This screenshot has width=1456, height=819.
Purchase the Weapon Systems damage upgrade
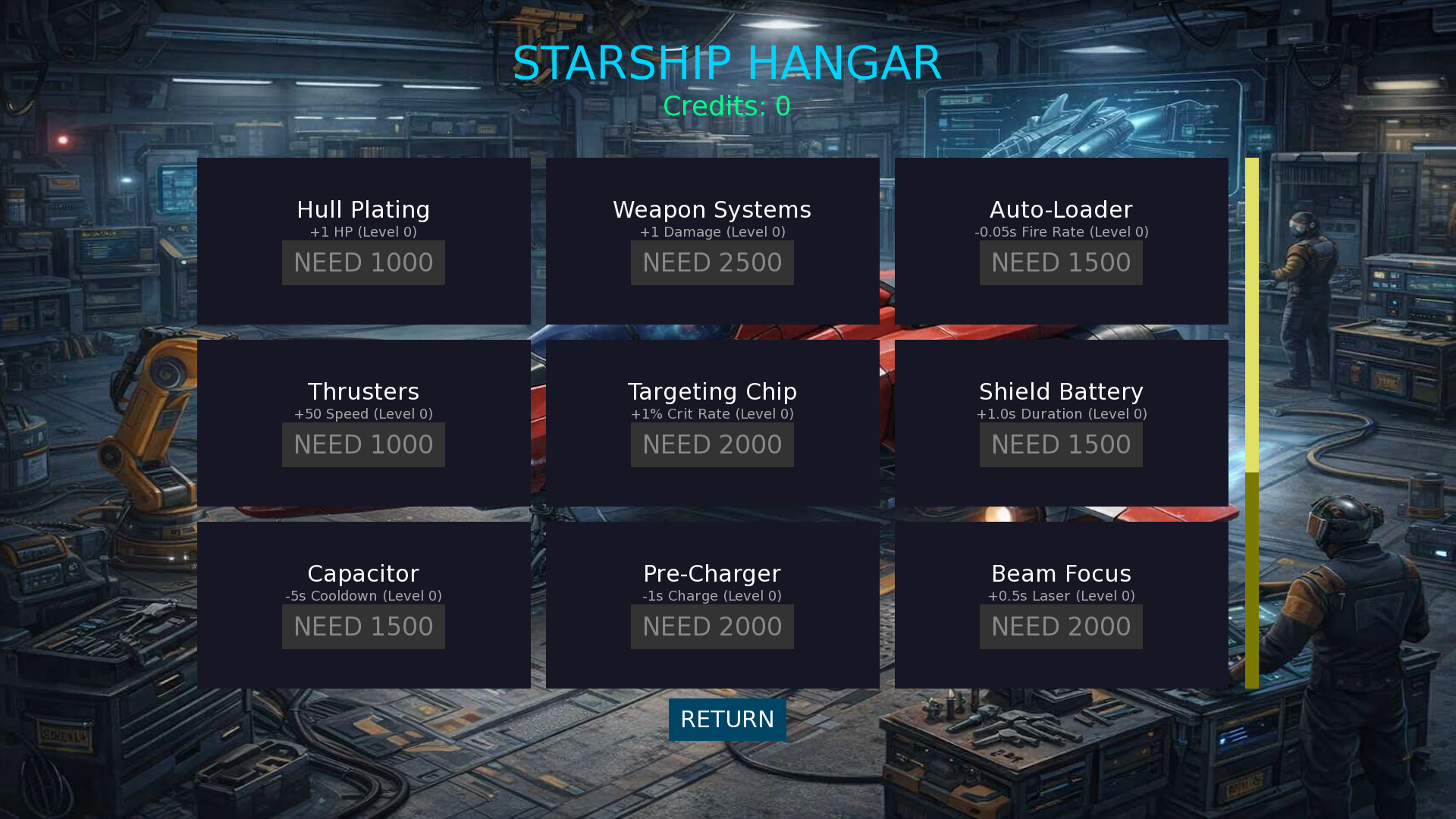712,263
